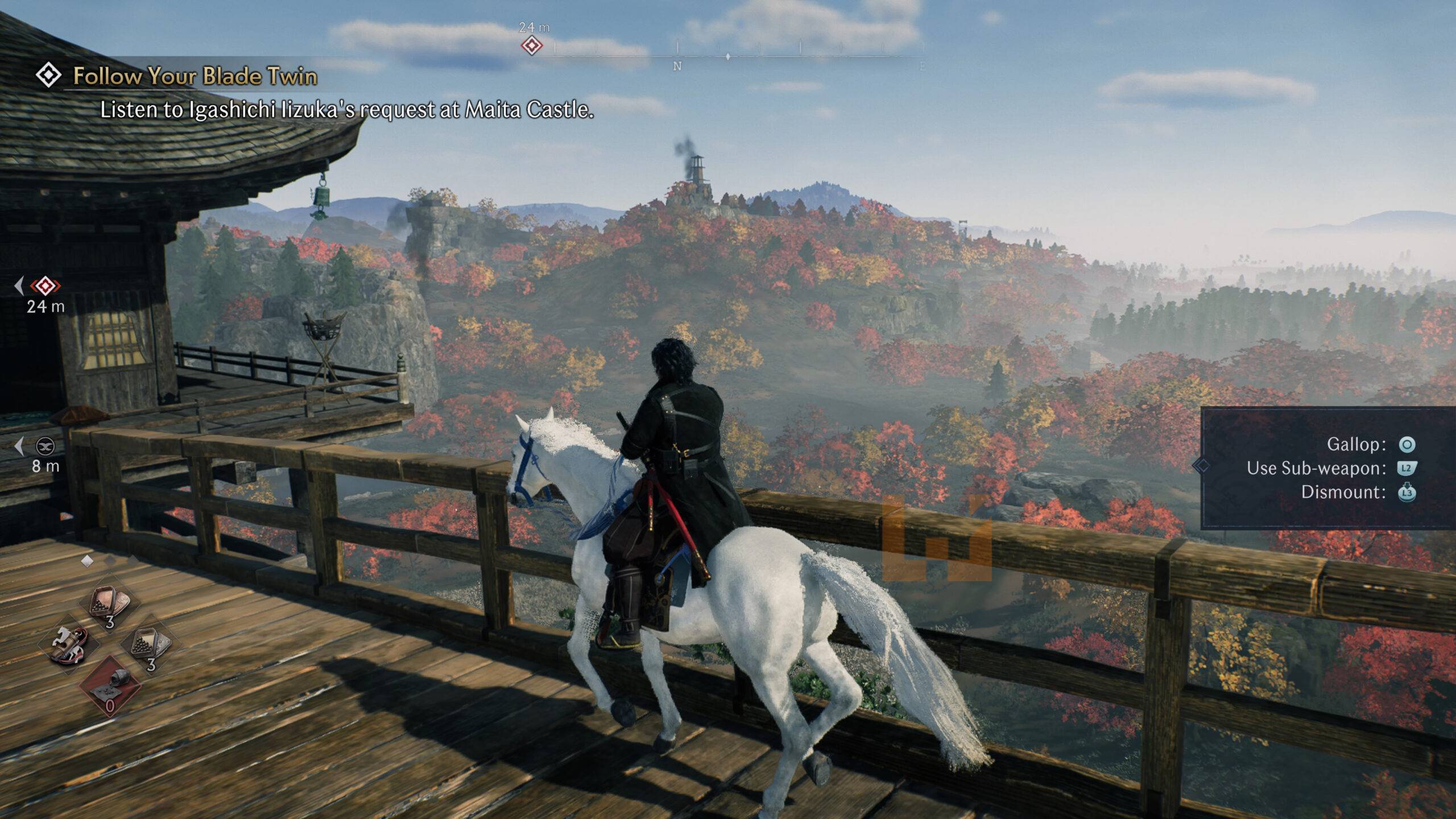Open the Follow Your Blade Twin quest tracker
Image resolution: width=1456 pixels, height=819 pixels.
(x=195, y=76)
